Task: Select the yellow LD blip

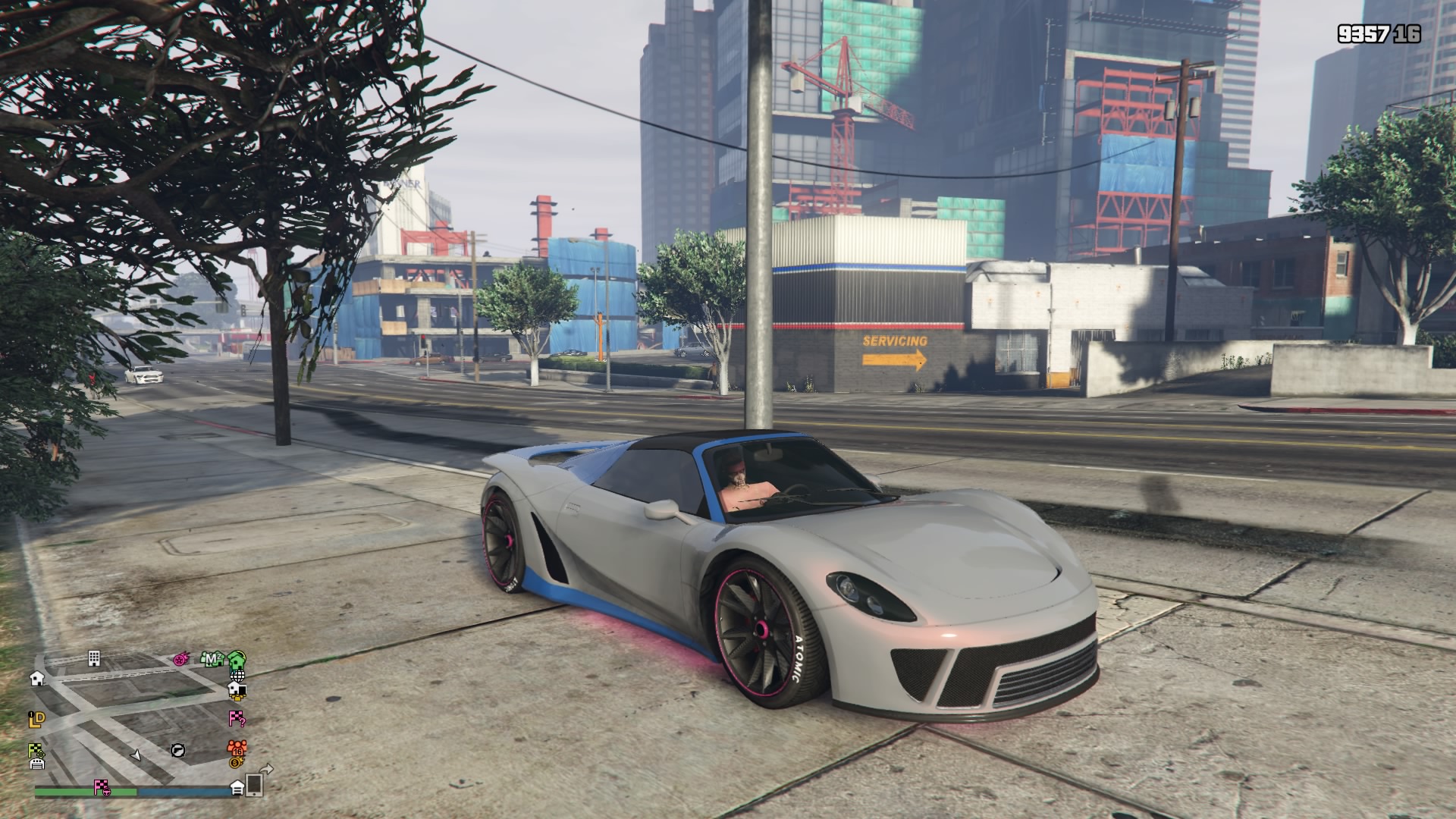Action: [x=36, y=719]
